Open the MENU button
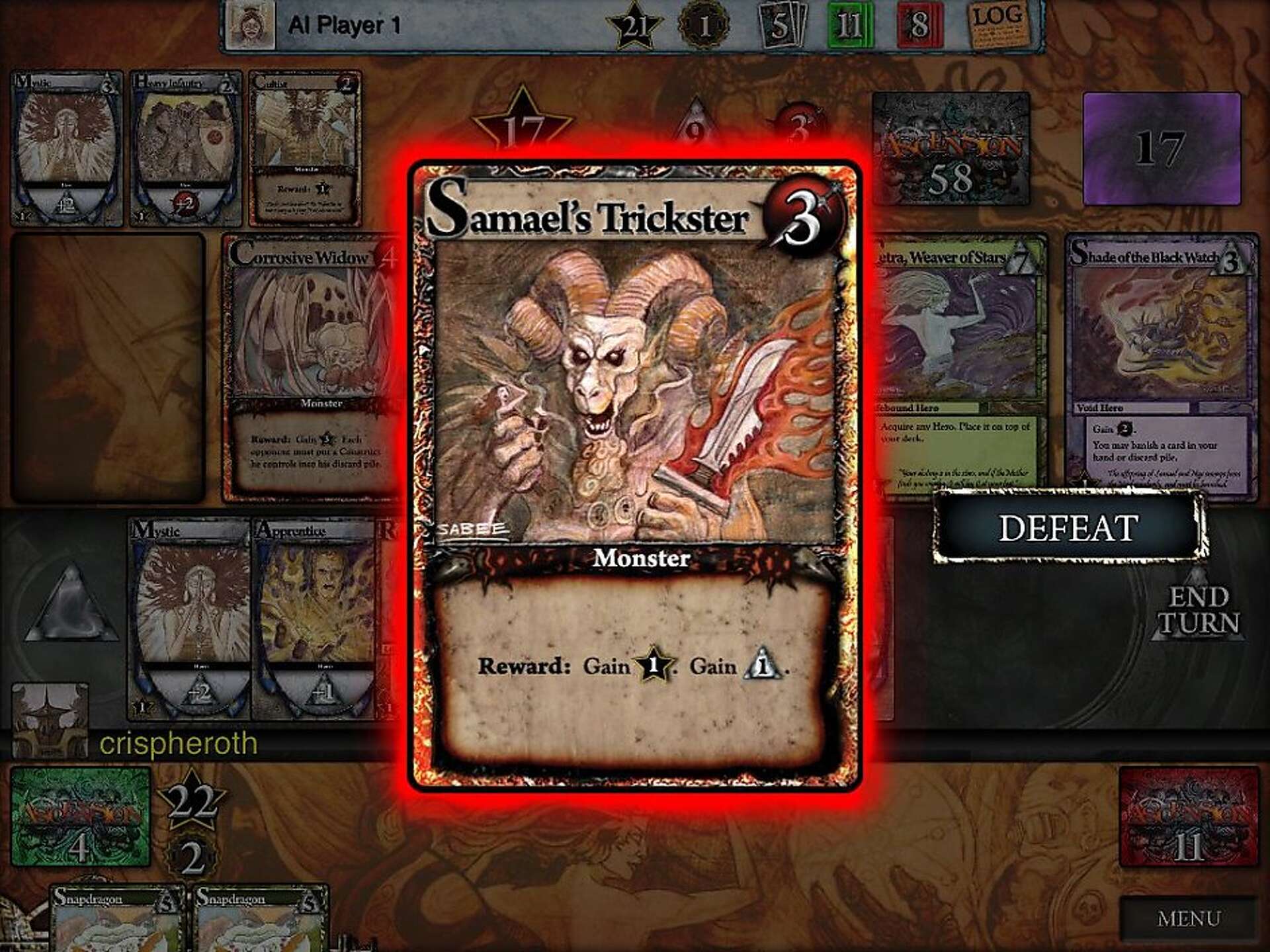This screenshot has height=952, width=1270. (x=1188, y=918)
